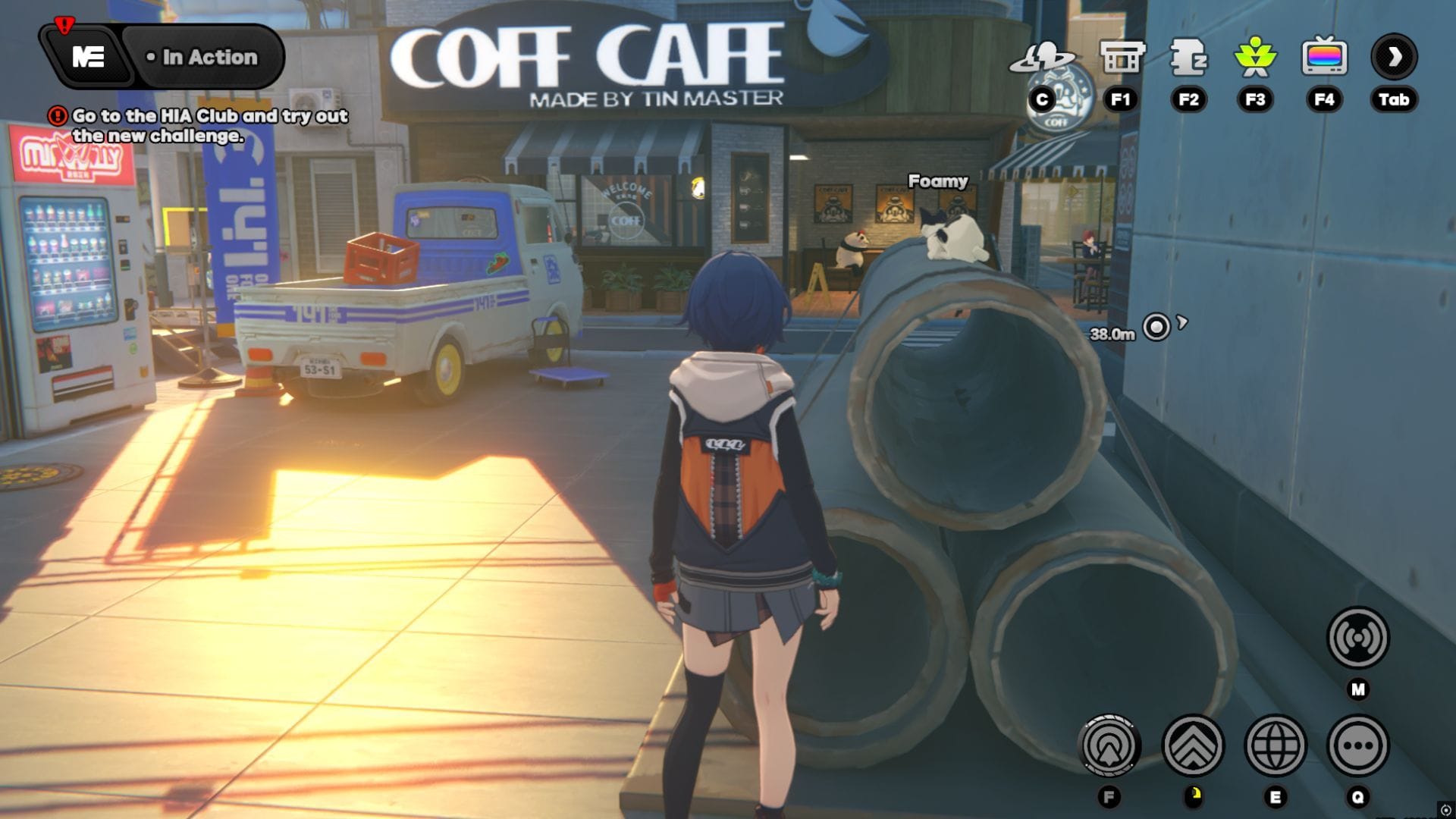Open the shop storefront icon
1456x819 pixels.
[1121, 58]
